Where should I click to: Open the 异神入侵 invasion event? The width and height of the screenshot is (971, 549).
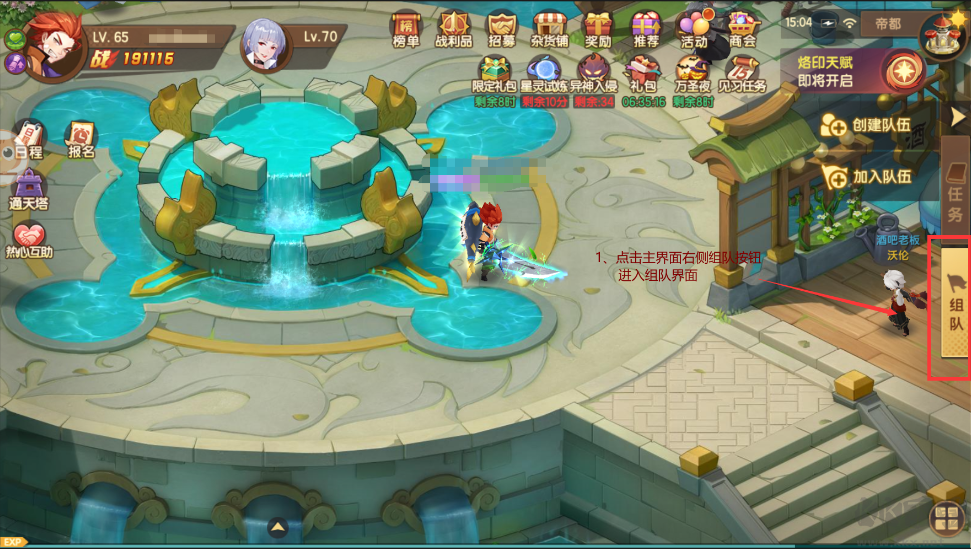point(592,76)
